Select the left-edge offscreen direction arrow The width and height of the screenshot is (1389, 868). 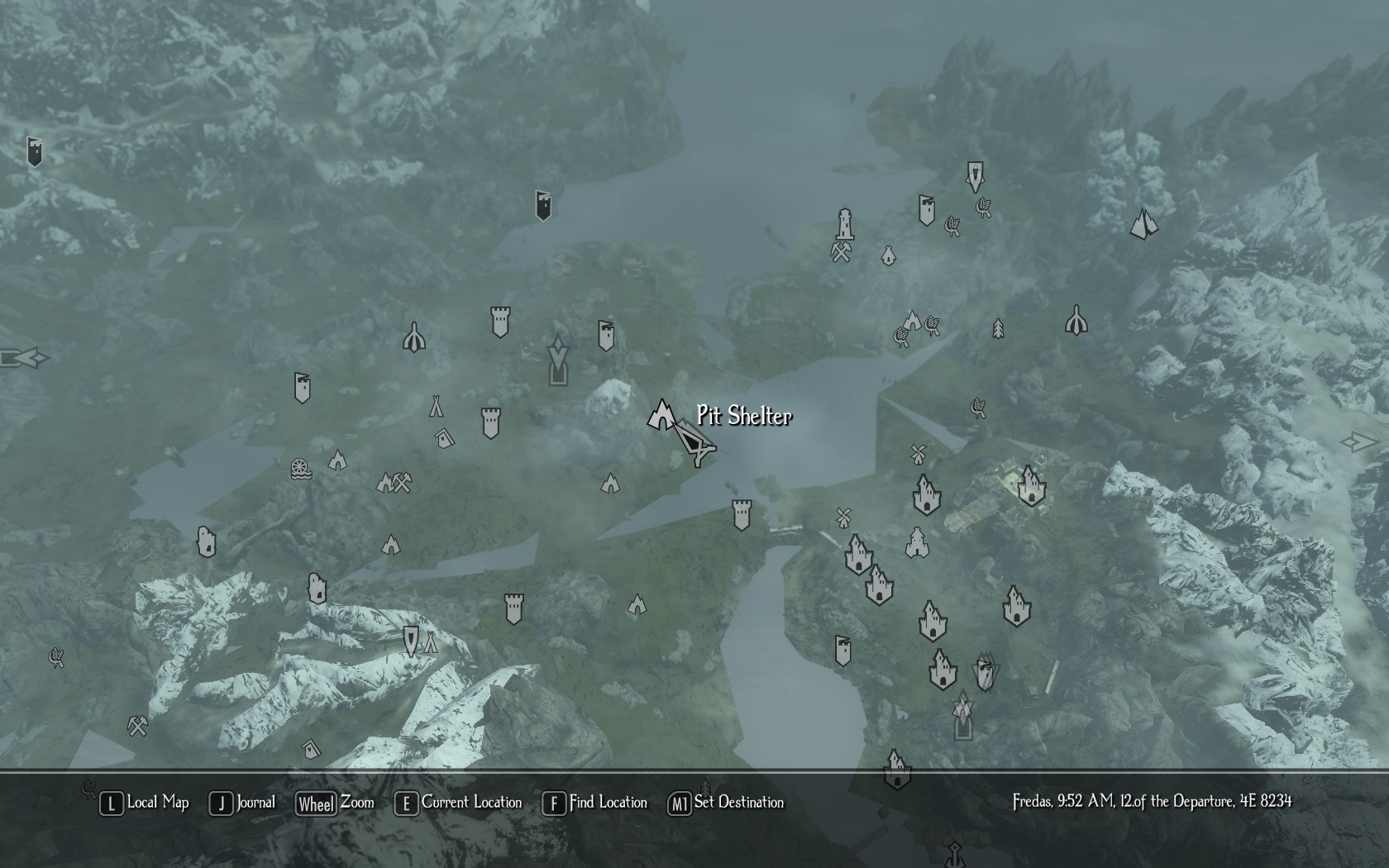23,359
